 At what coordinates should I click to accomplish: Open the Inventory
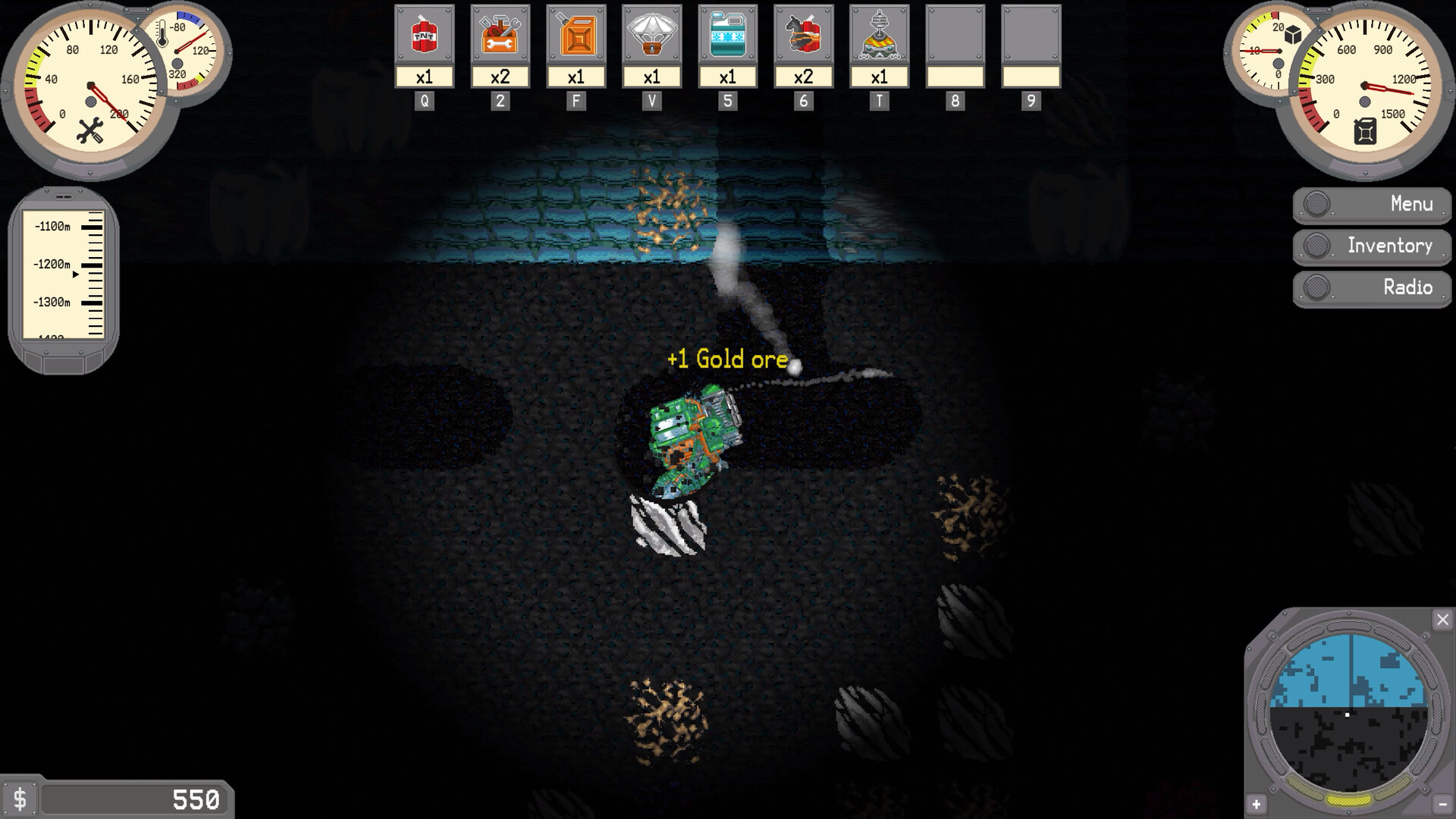[1371, 246]
